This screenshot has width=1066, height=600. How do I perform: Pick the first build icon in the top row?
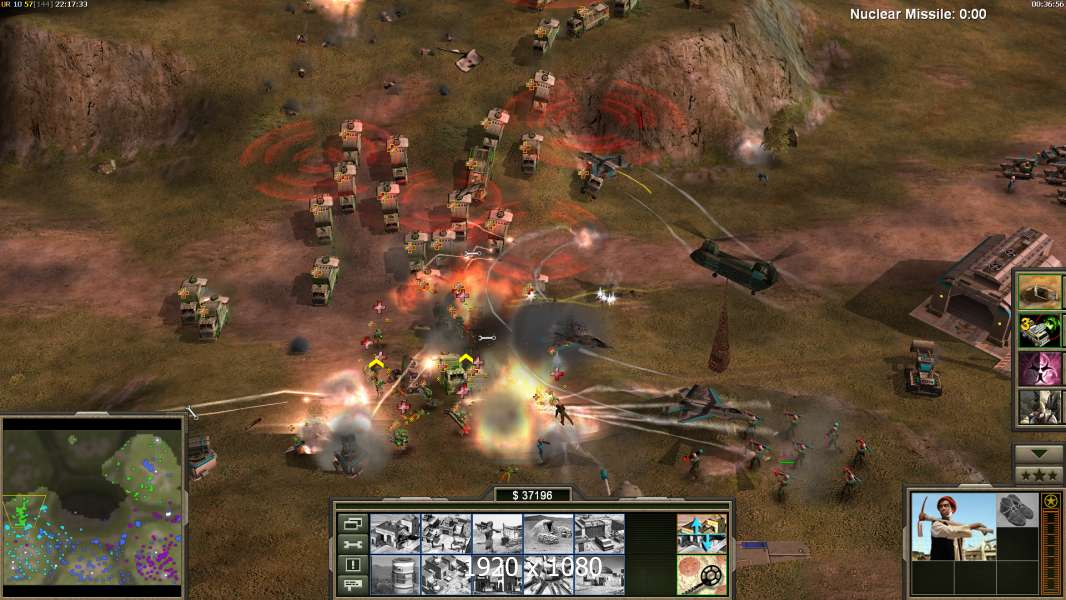[395, 534]
